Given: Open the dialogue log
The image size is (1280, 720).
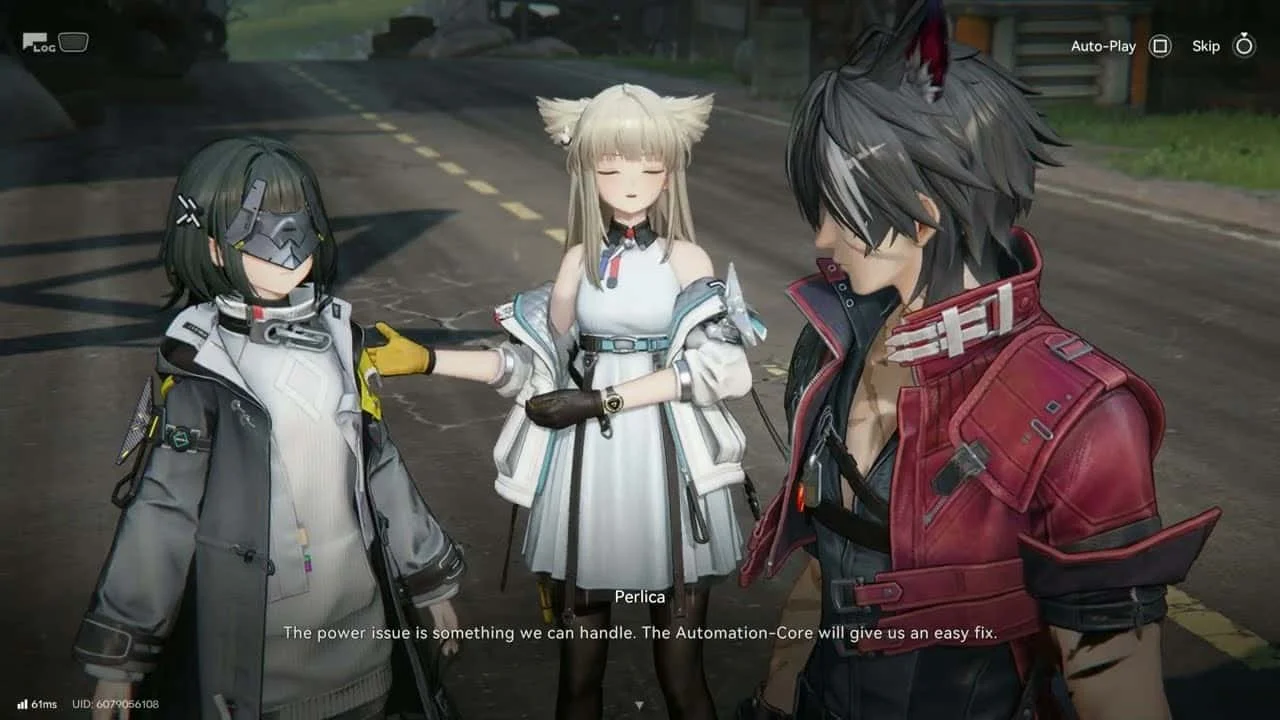Looking at the screenshot, I should pyautogui.click(x=40, y=43).
